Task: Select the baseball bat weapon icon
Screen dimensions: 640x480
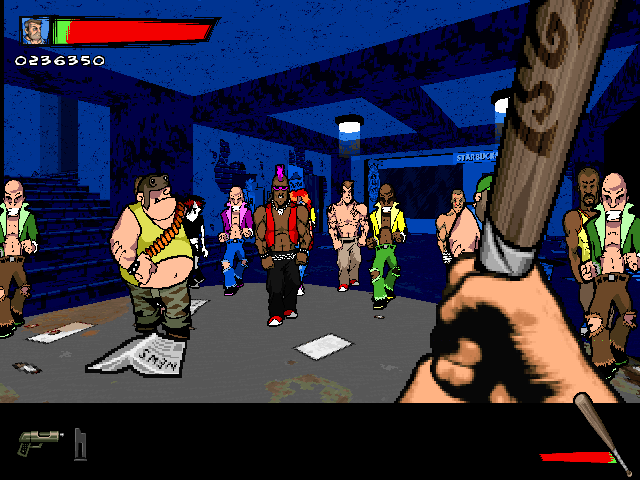Action: (601, 433)
